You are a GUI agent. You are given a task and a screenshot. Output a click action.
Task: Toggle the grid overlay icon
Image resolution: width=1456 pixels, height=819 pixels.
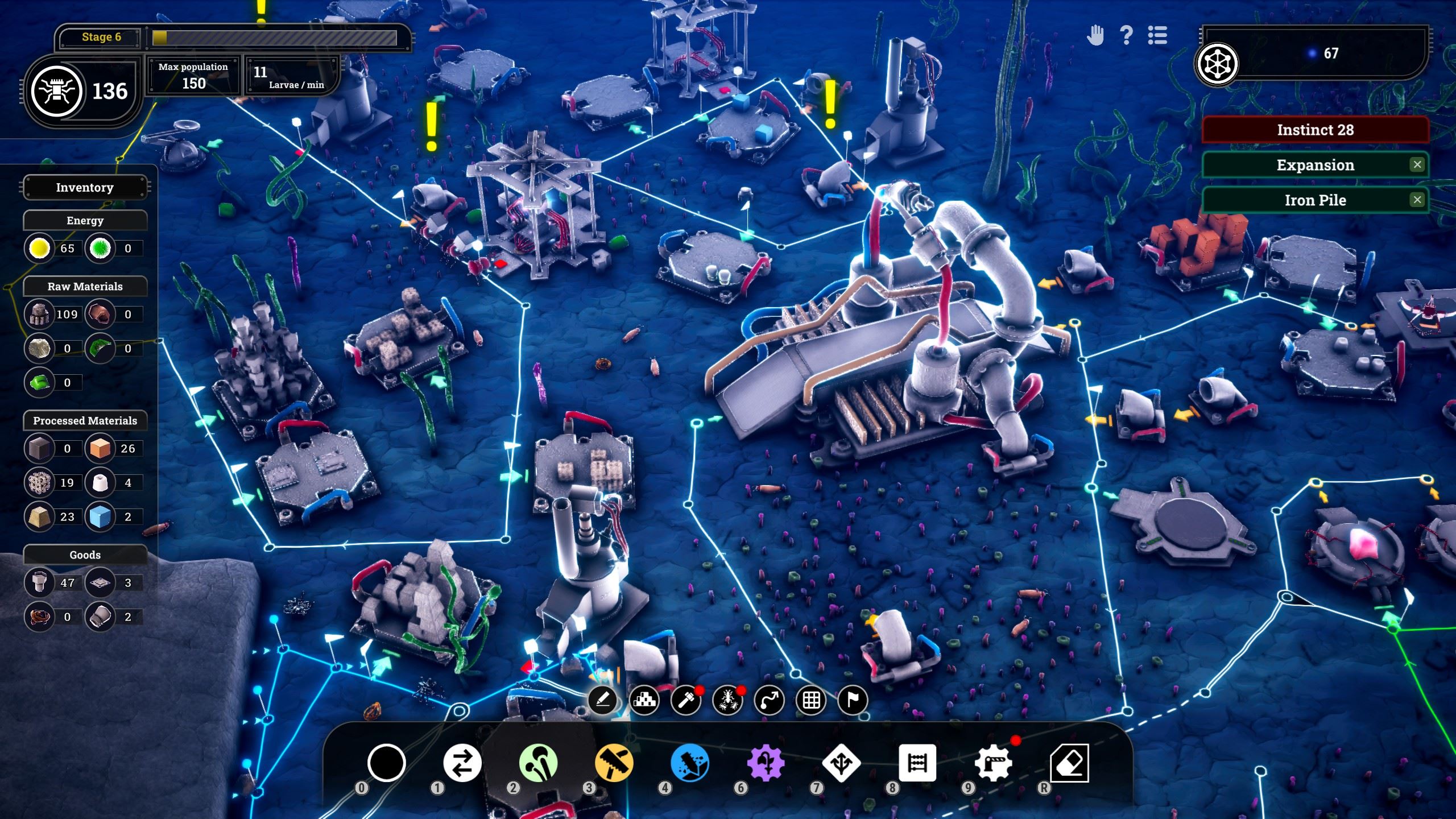(x=811, y=700)
